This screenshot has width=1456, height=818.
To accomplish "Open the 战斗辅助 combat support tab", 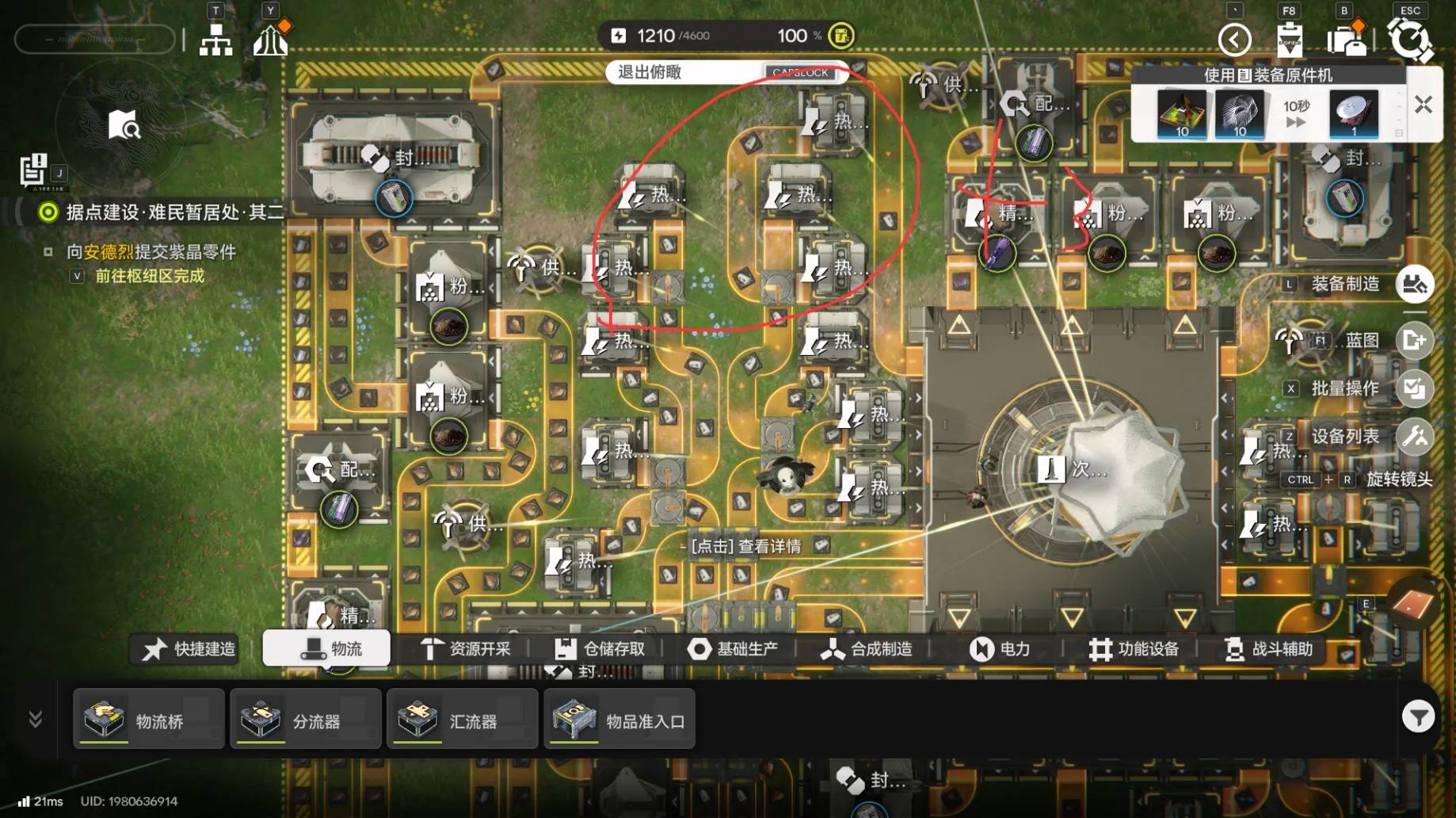I will click(x=1268, y=649).
